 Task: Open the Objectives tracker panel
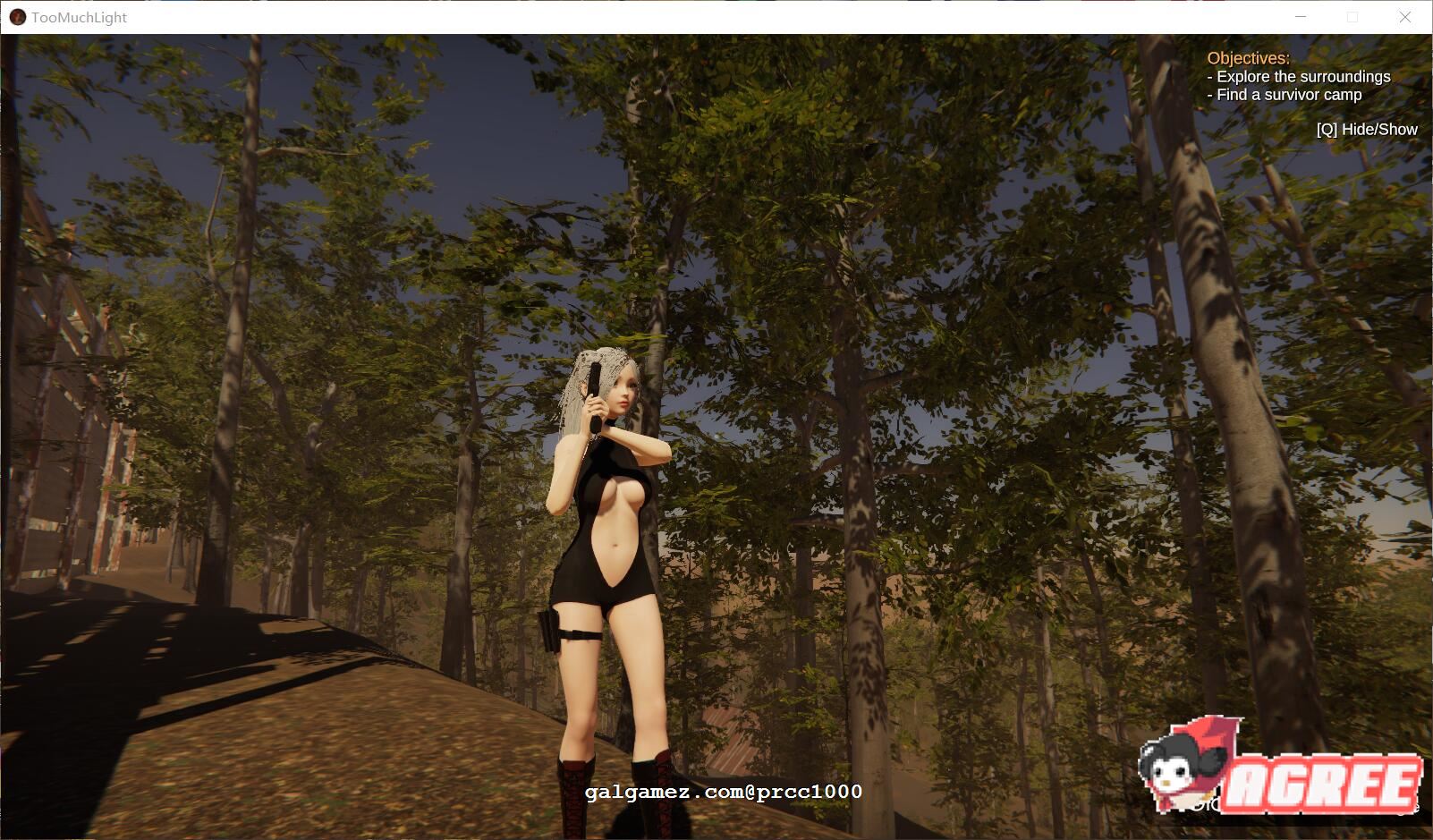1248,58
